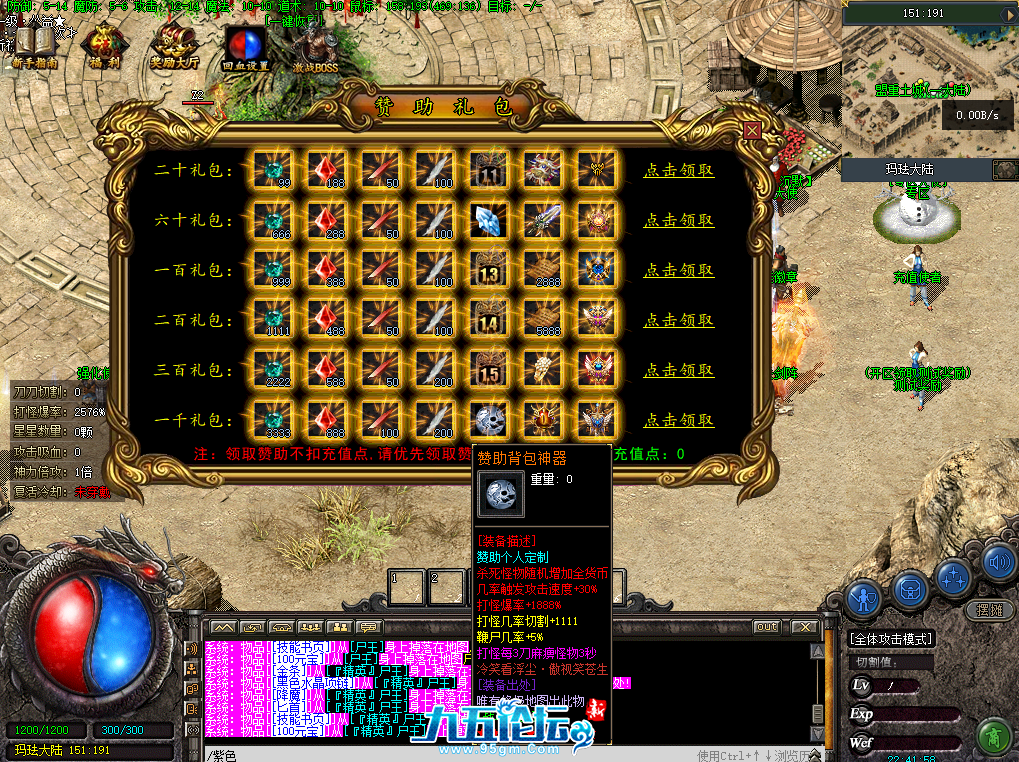Open the character equipment panel icon
The width and height of the screenshot is (1019, 762).
863,599
